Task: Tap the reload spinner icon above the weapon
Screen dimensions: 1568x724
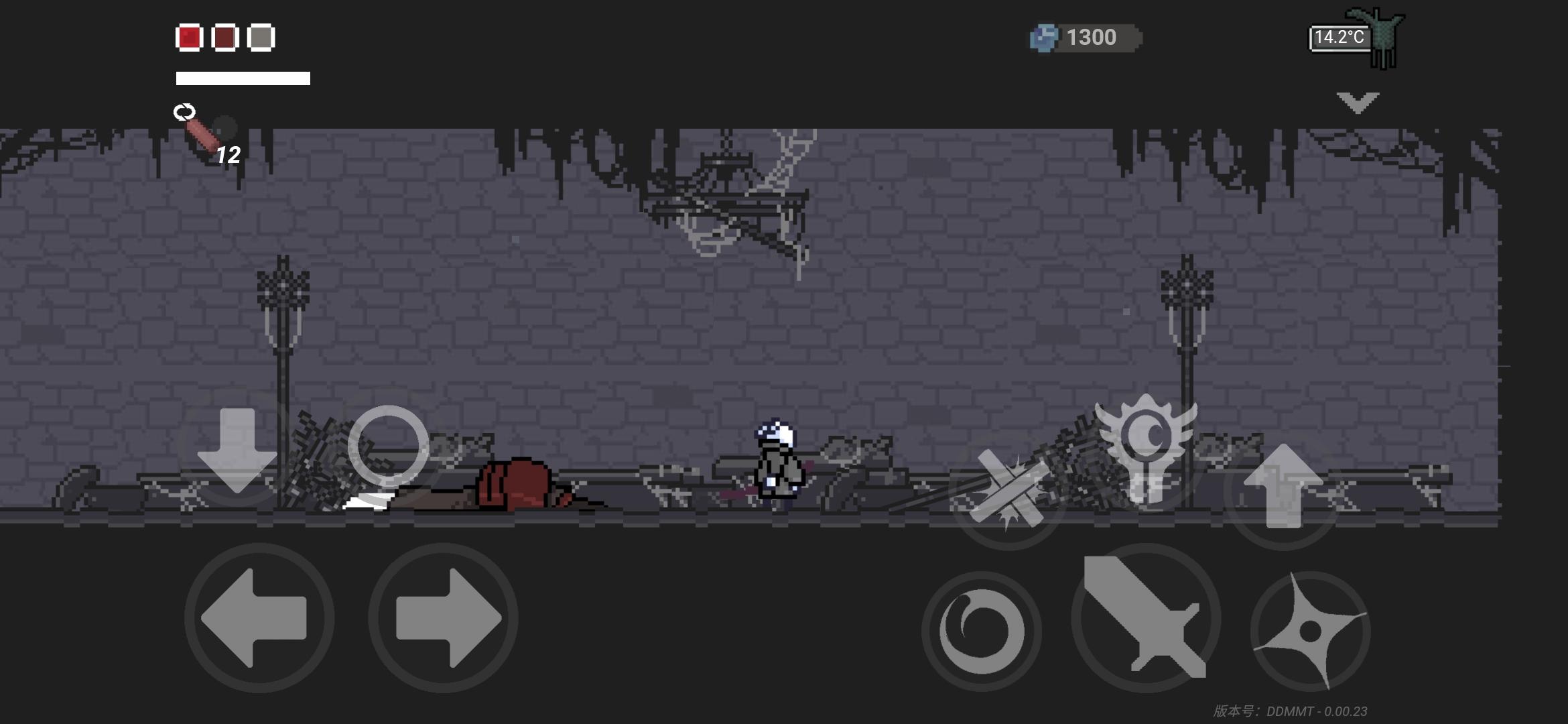Action: point(186,113)
